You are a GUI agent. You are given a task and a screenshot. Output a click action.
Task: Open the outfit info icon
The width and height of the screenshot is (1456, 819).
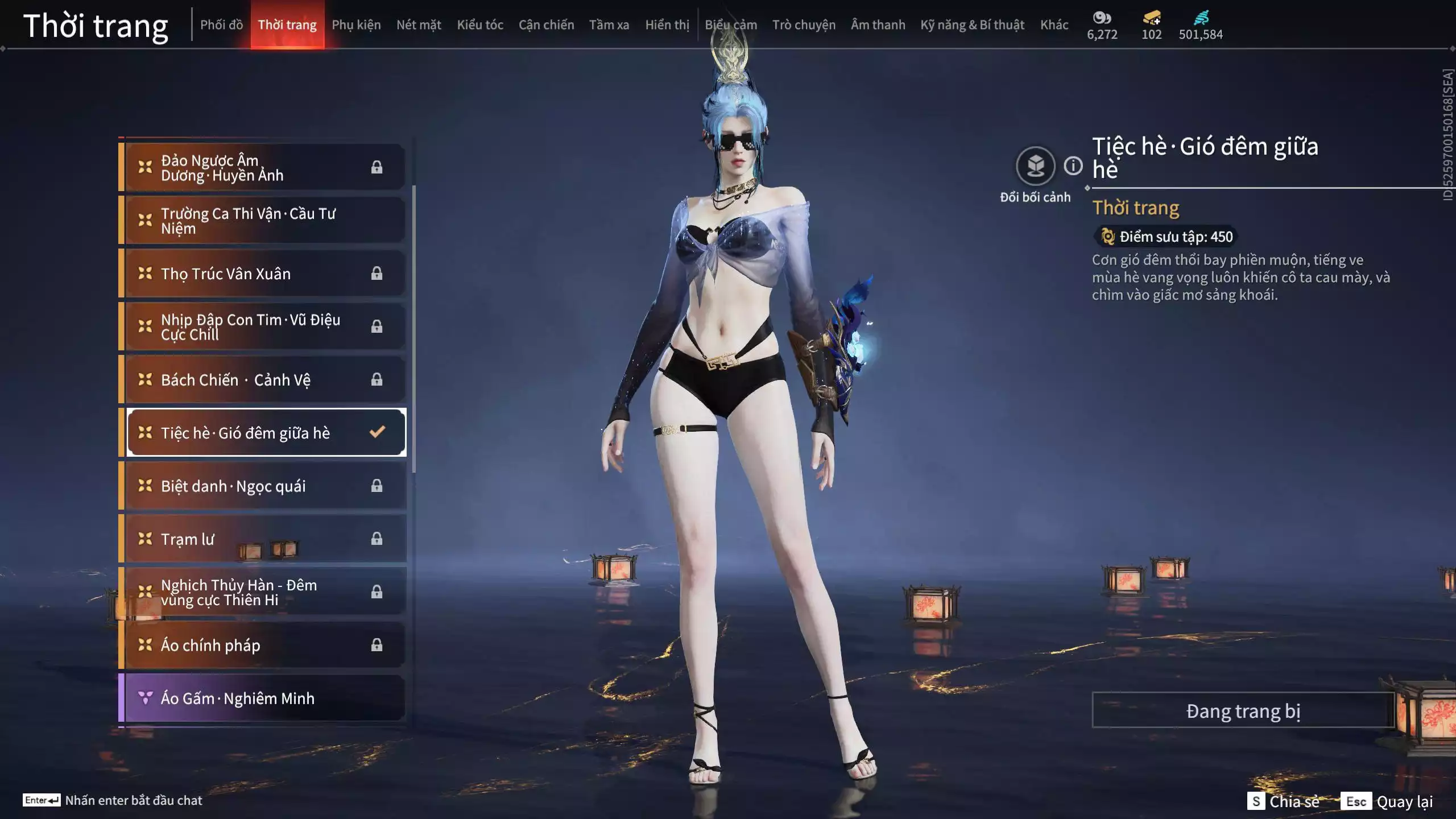pos(1073,166)
